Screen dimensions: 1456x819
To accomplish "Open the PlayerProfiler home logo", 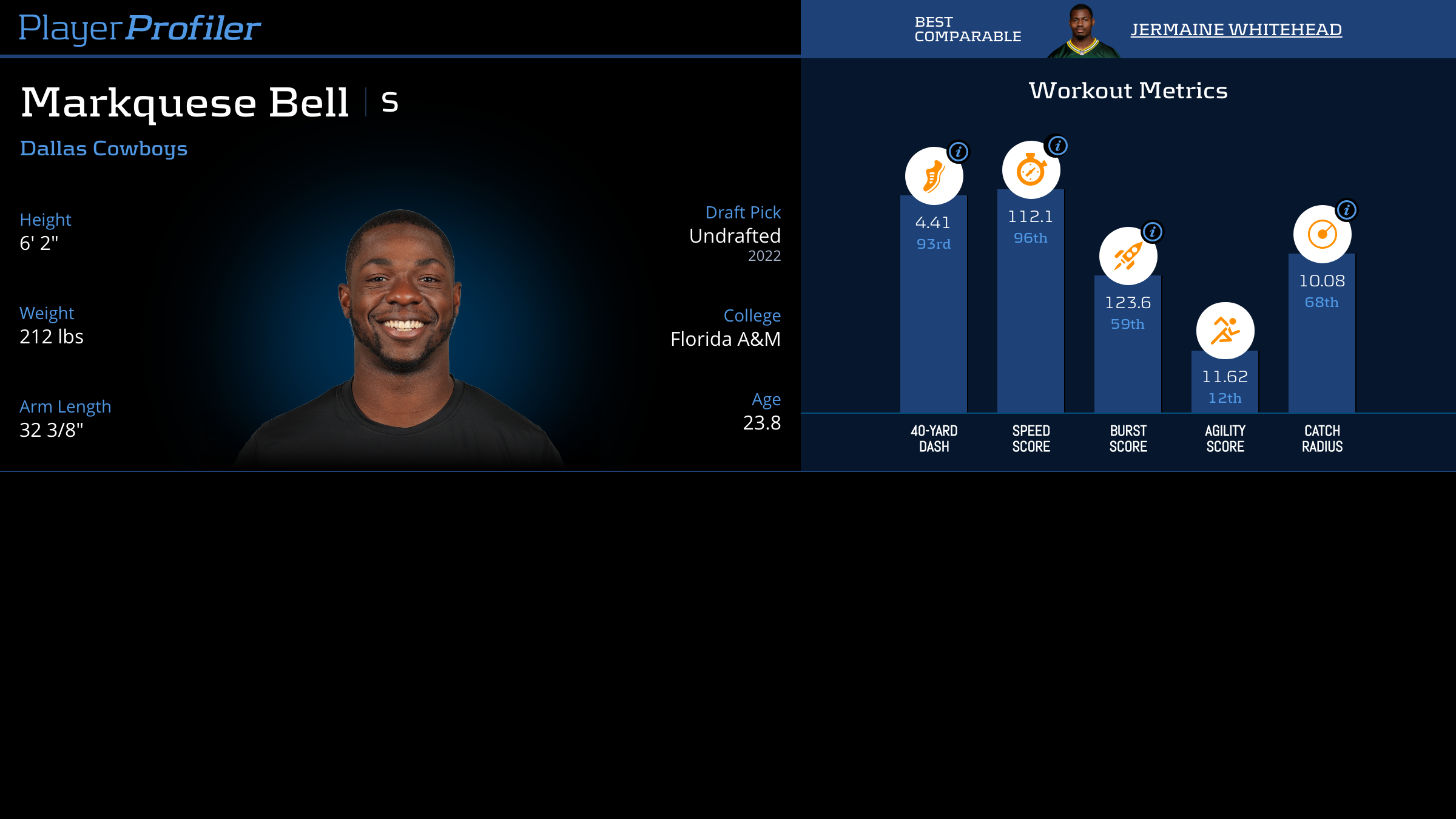I will tap(140, 29).
